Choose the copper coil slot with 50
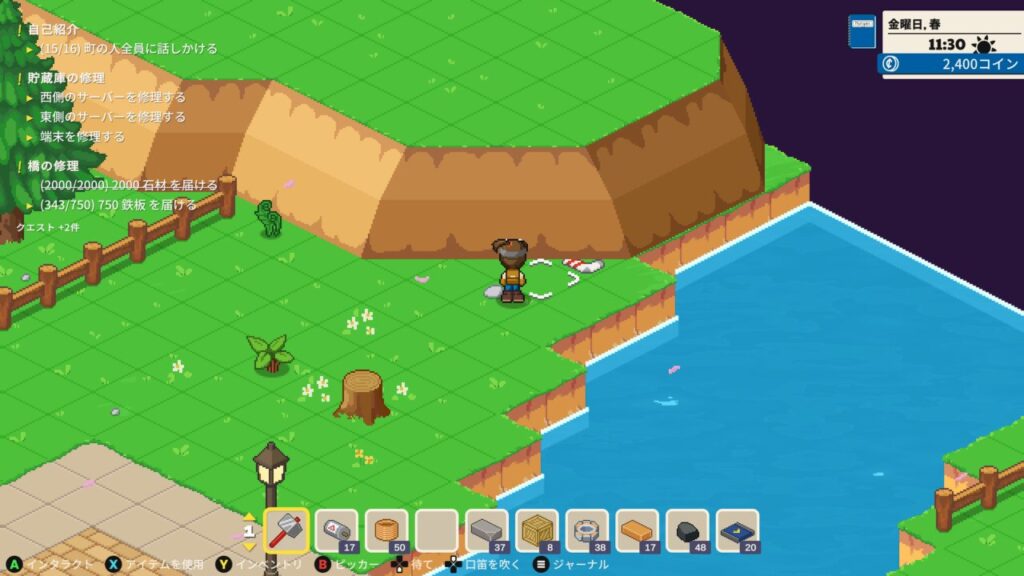The width and height of the screenshot is (1024, 576). pos(387,530)
